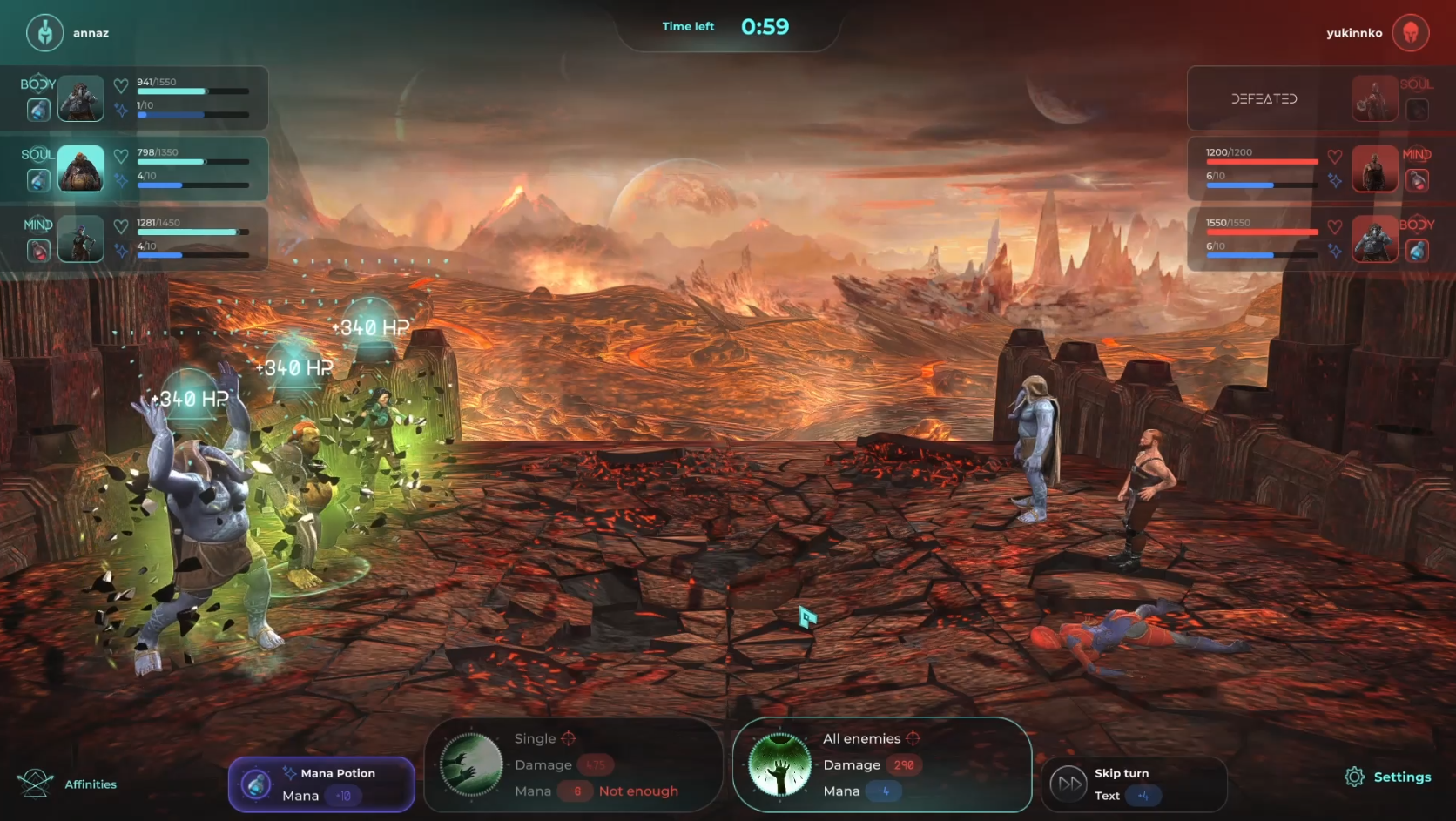Click annaz's player avatar icon
The height and width of the screenshot is (821, 1456).
pos(44,33)
